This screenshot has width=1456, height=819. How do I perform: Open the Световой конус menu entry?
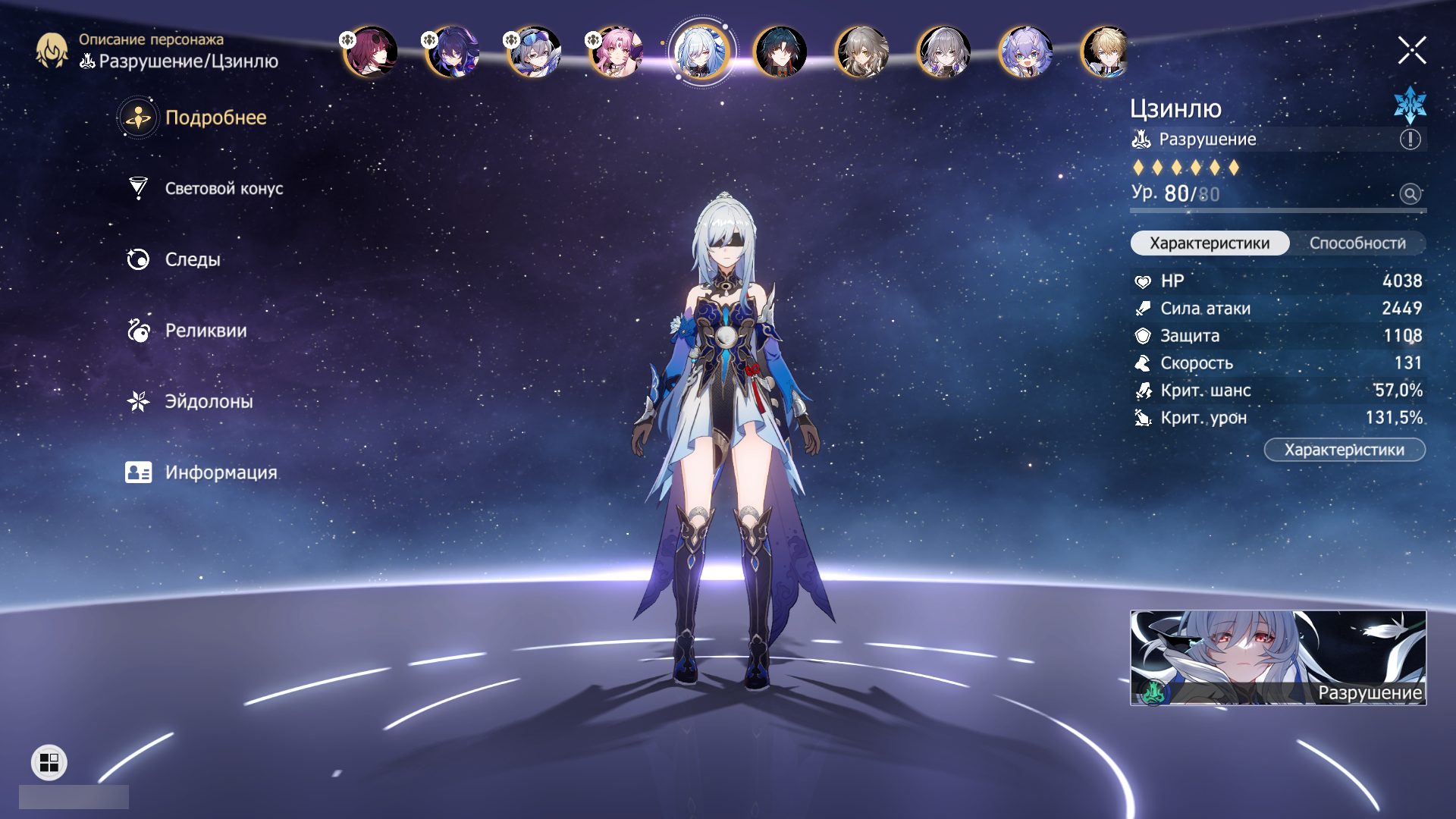[223, 189]
